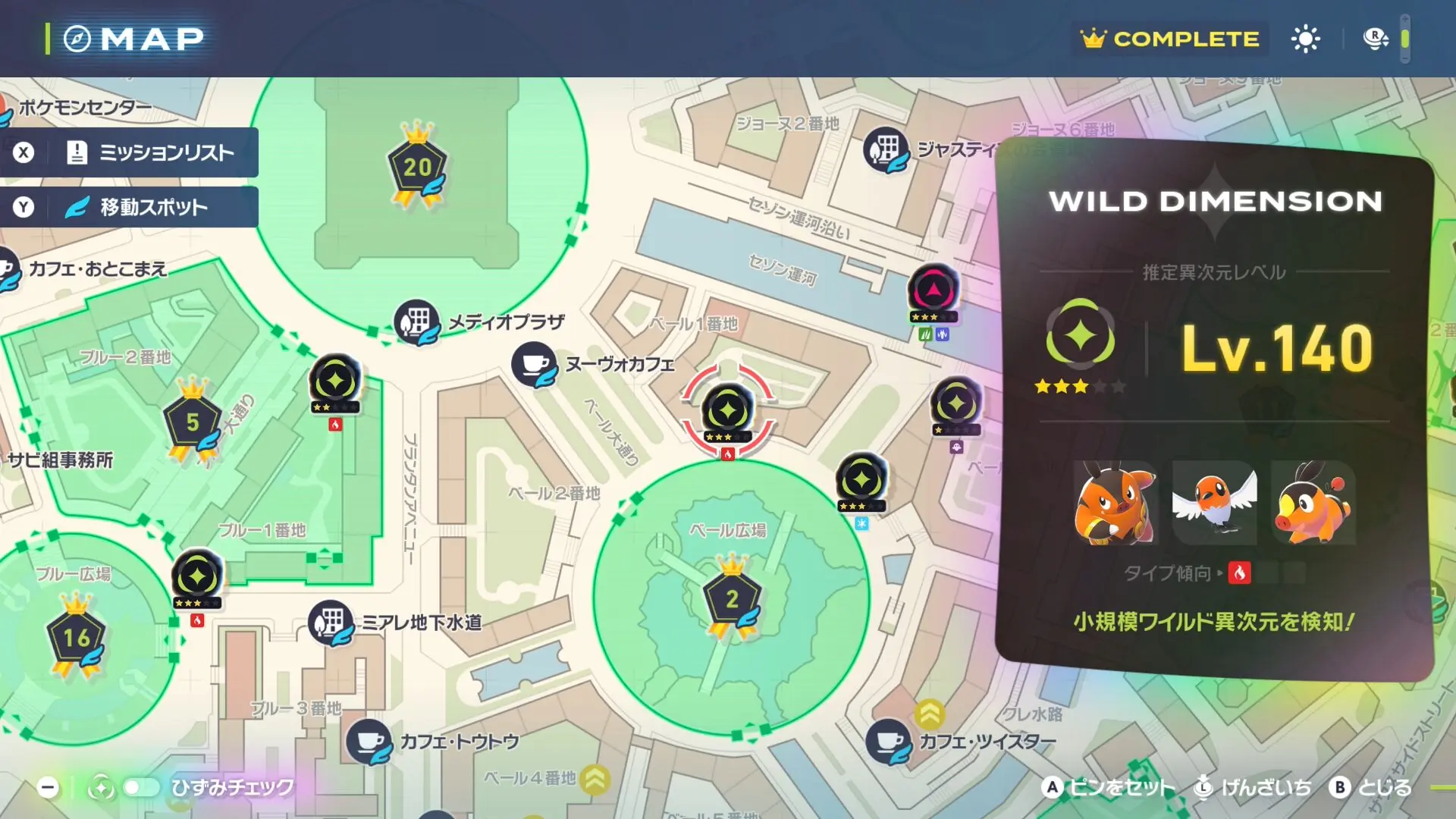Viewport: 1456px width, 819px height.
Task: Select the wild dimension marker near ブルー広場
Action: click(x=197, y=577)
